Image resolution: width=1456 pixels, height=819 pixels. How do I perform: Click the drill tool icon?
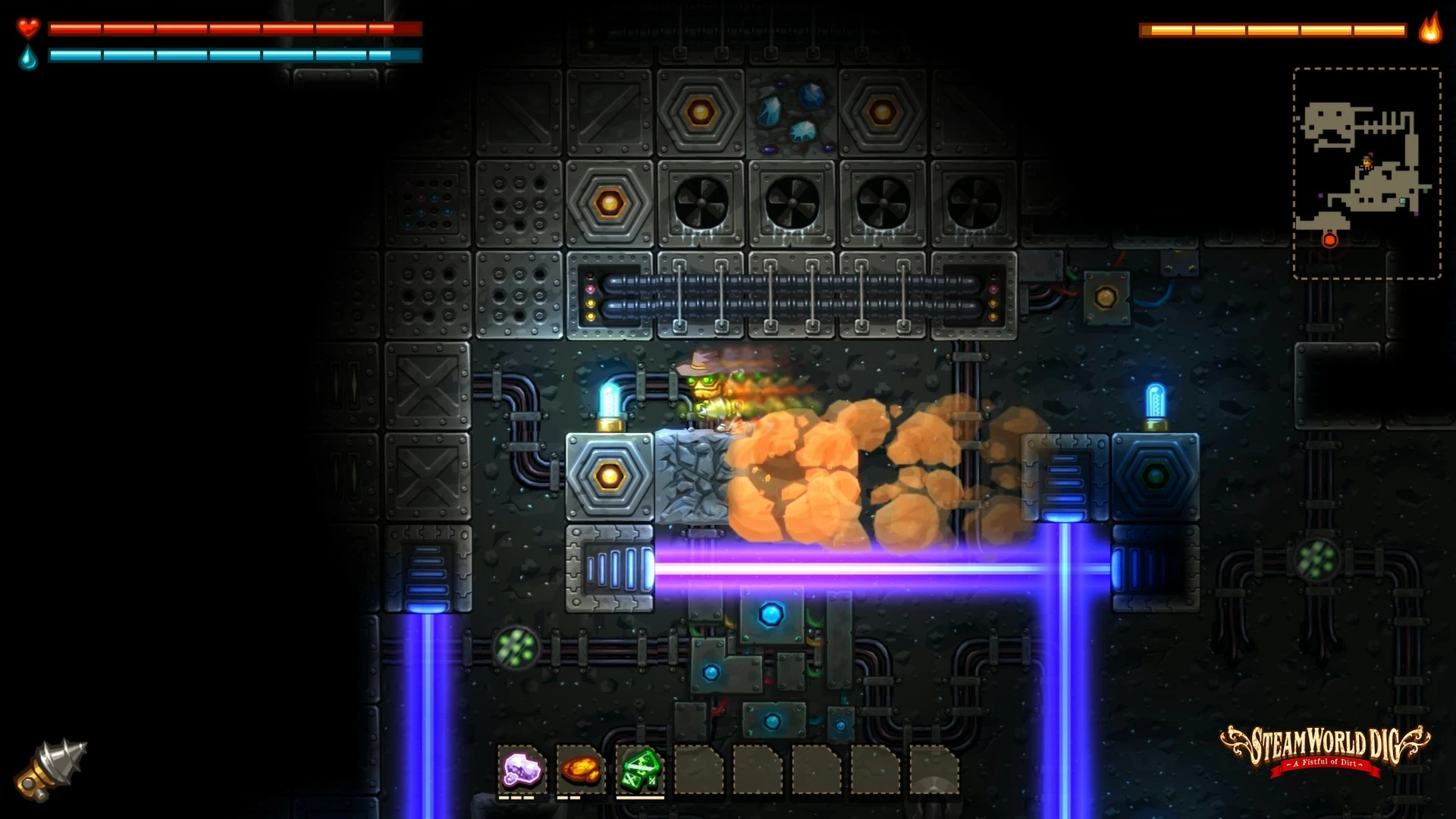tap(52, 770)
